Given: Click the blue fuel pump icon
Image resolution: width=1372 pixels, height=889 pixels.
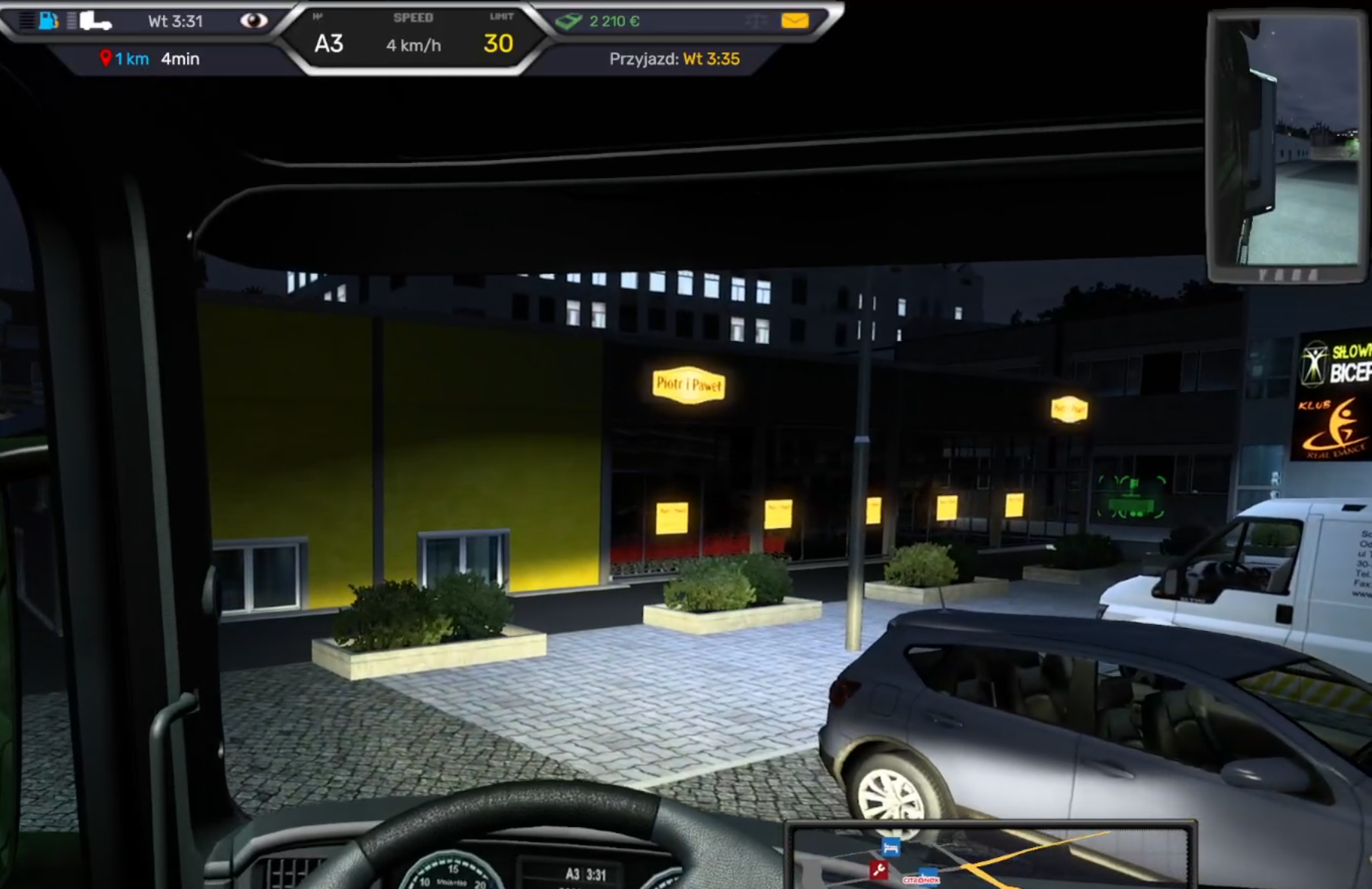Looking at the screenshot, I should pos(48,20).
